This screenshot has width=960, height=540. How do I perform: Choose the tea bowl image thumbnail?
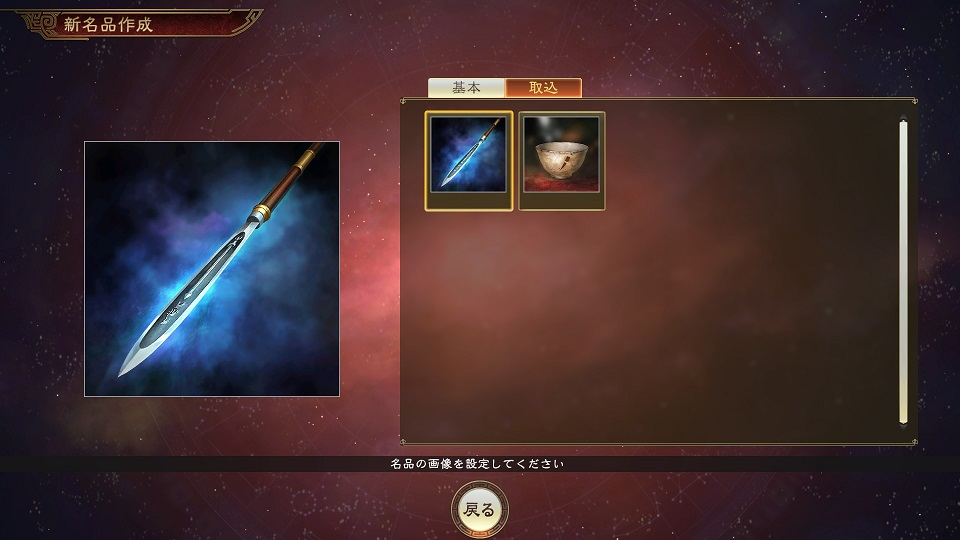[562, 160]
